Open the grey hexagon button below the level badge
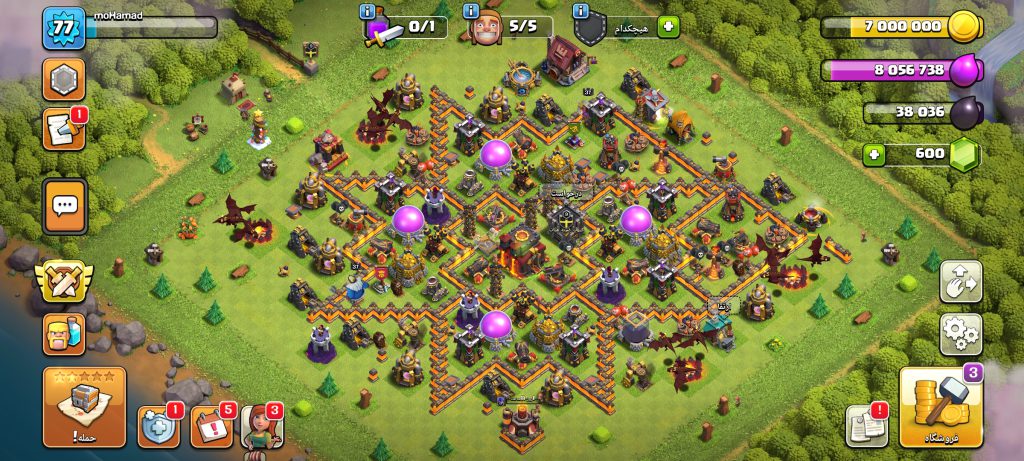This screenshot has height=461, width=1024. tap(63, 79)
